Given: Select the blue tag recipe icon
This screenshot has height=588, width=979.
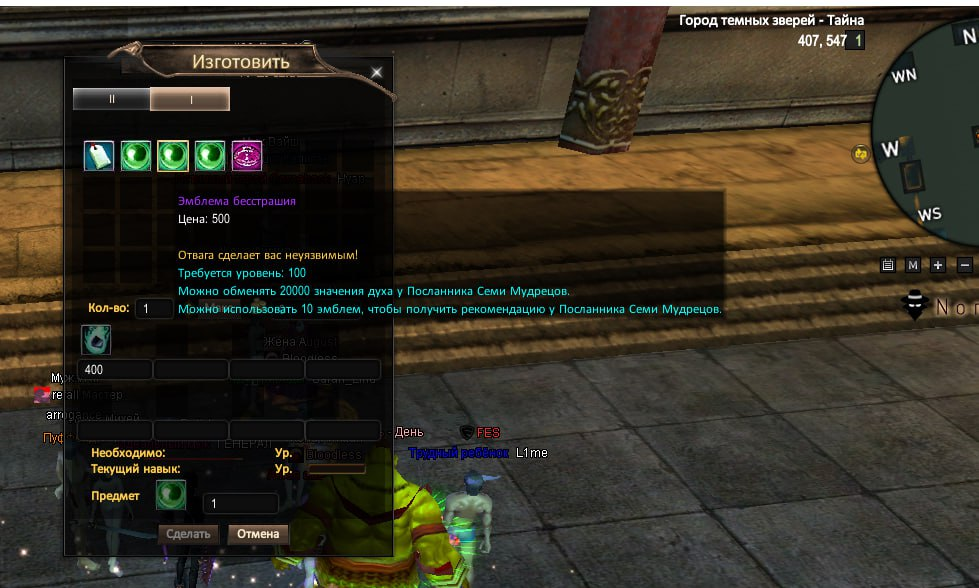Looking at the screenshot, I should pos(98,156).
